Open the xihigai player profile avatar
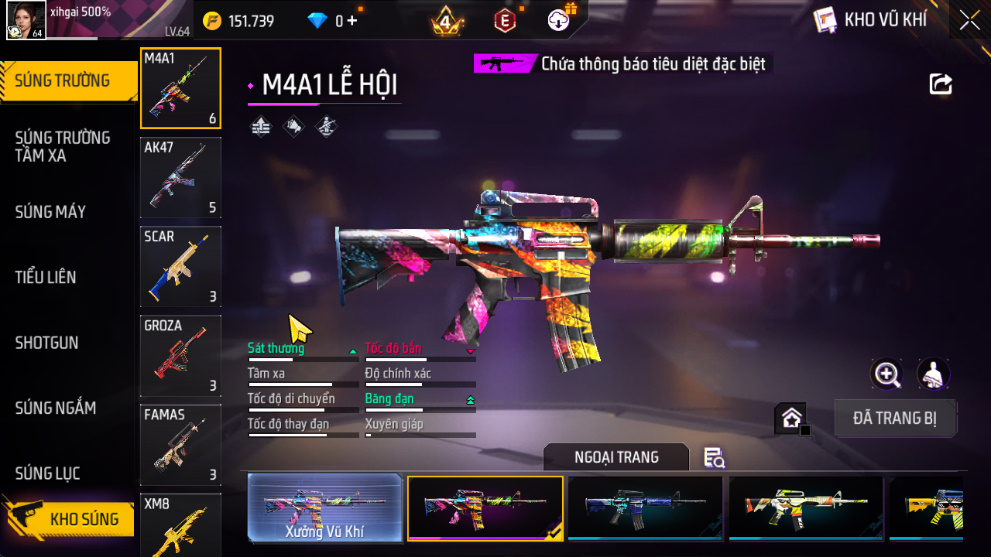The height and width of the screenshot is (557, 991). pos(24,20)
